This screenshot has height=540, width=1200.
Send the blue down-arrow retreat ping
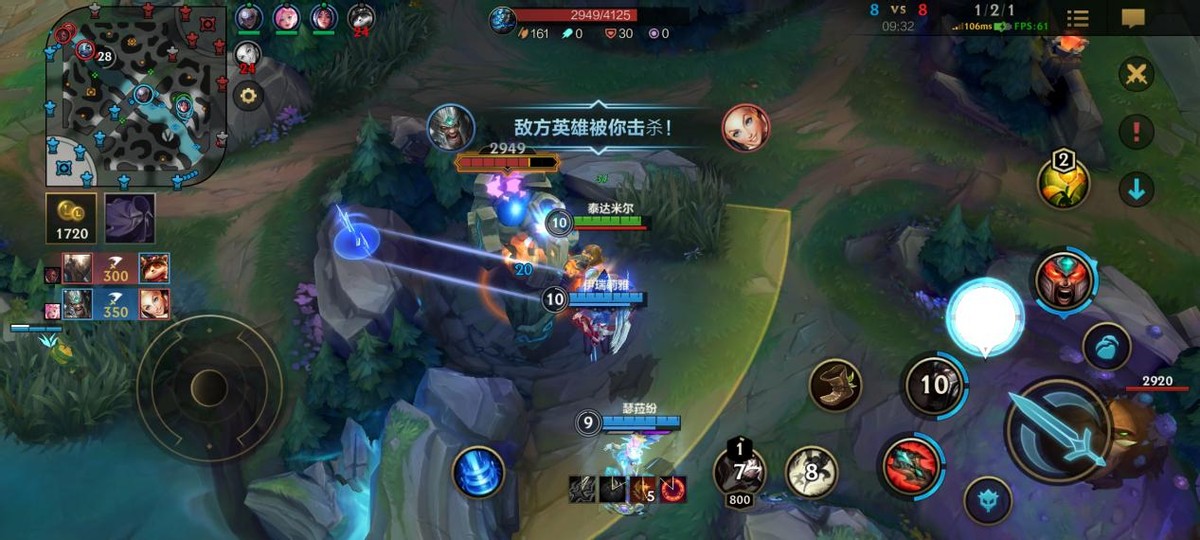1136,187
